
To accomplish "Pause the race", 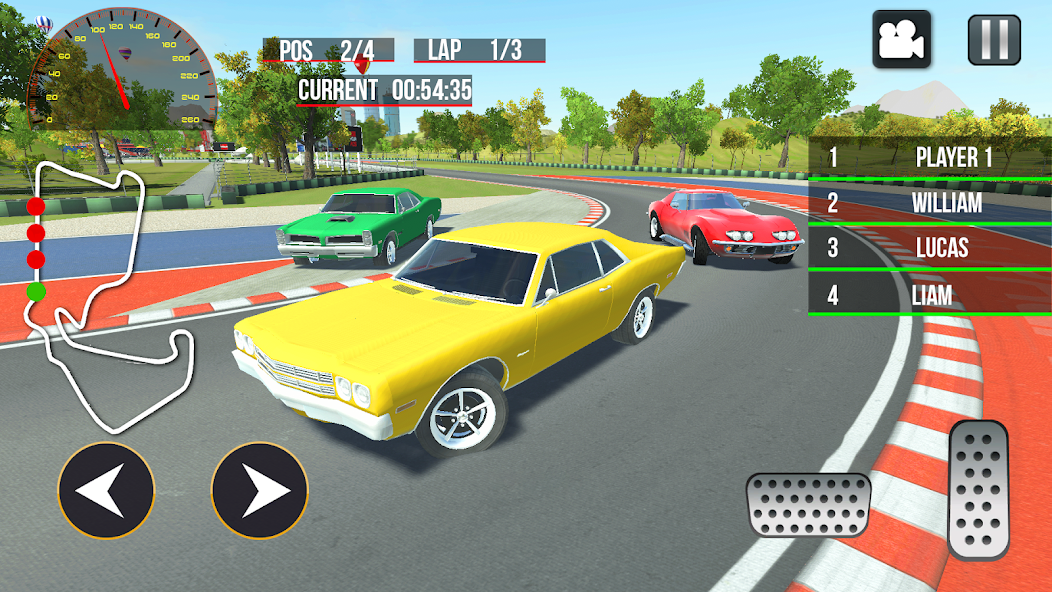I will click(994, 39).
